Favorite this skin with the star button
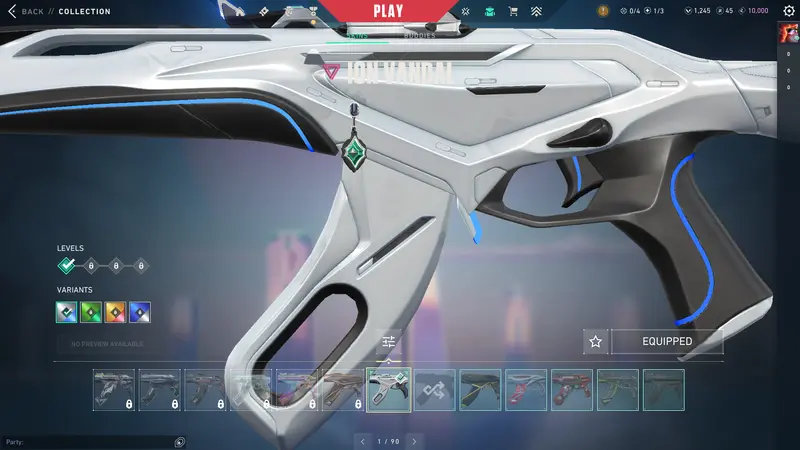This screenshot has height=450, width=800. point(596,341)
